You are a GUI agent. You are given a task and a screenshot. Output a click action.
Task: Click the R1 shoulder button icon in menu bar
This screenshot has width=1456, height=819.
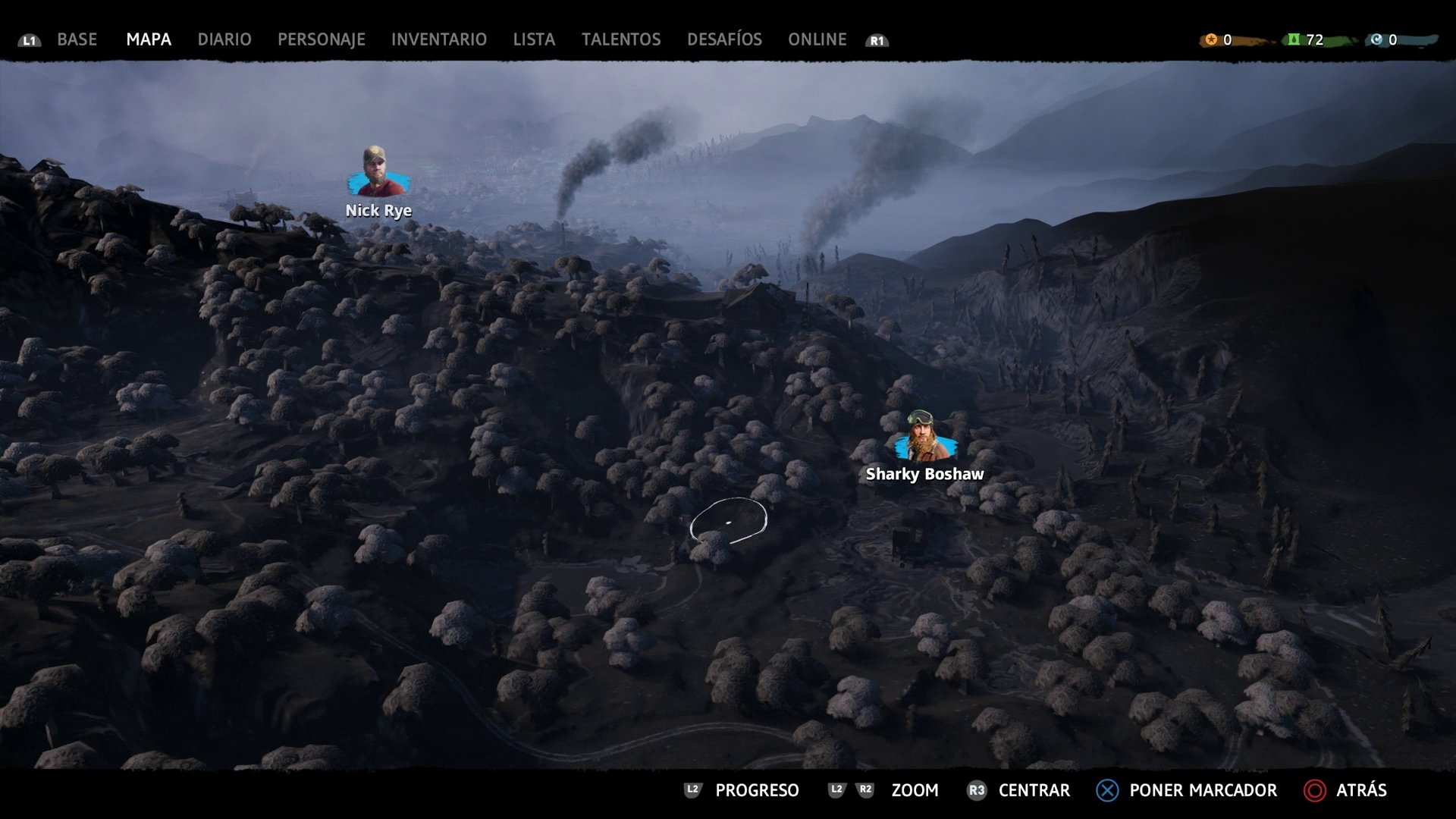tap(877, 40)
